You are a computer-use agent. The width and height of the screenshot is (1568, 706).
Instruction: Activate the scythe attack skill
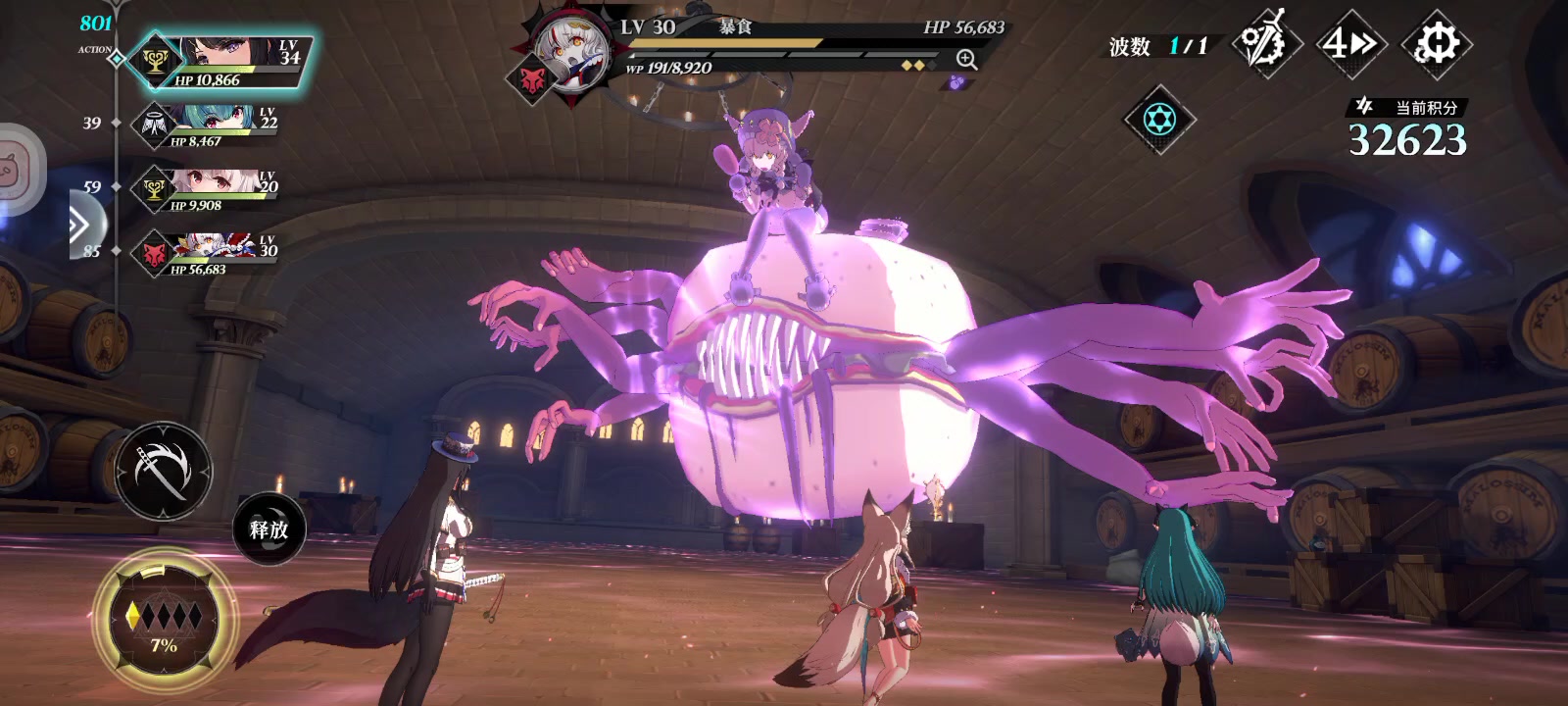163,472
